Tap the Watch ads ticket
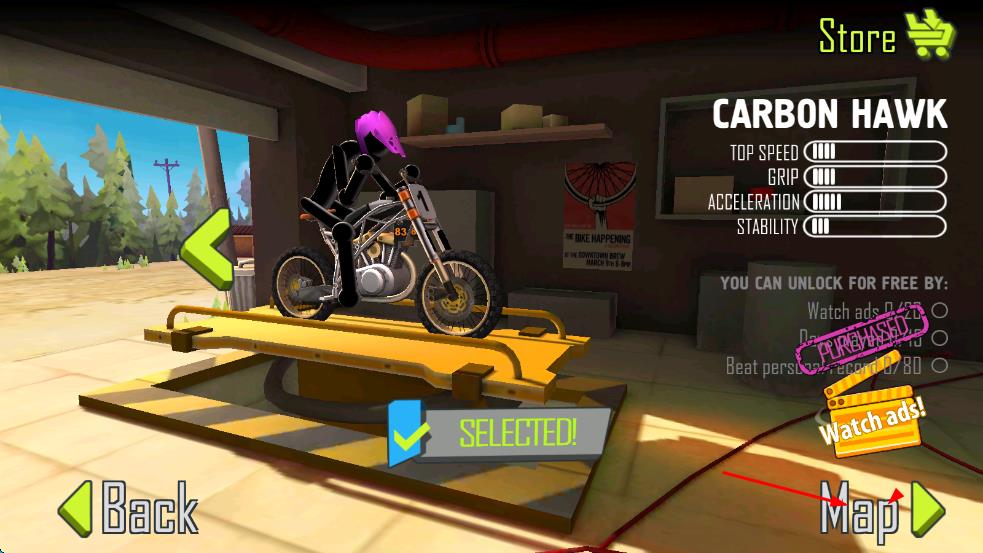 [x=871, y=420]
